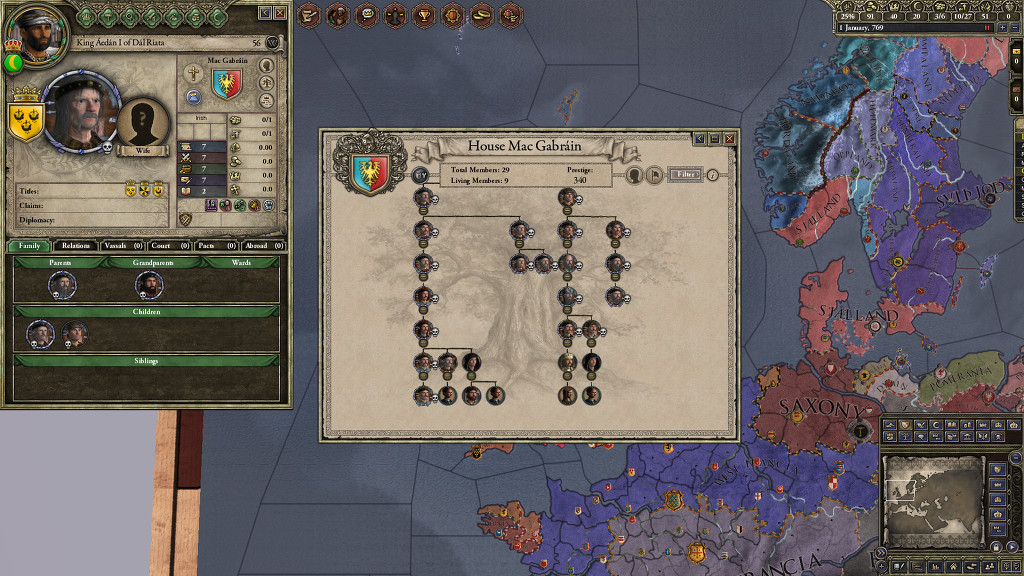The image size is (1024, 576).
Task: Select the player ruler portrait in top-left corner
Action: click(35, 33)
